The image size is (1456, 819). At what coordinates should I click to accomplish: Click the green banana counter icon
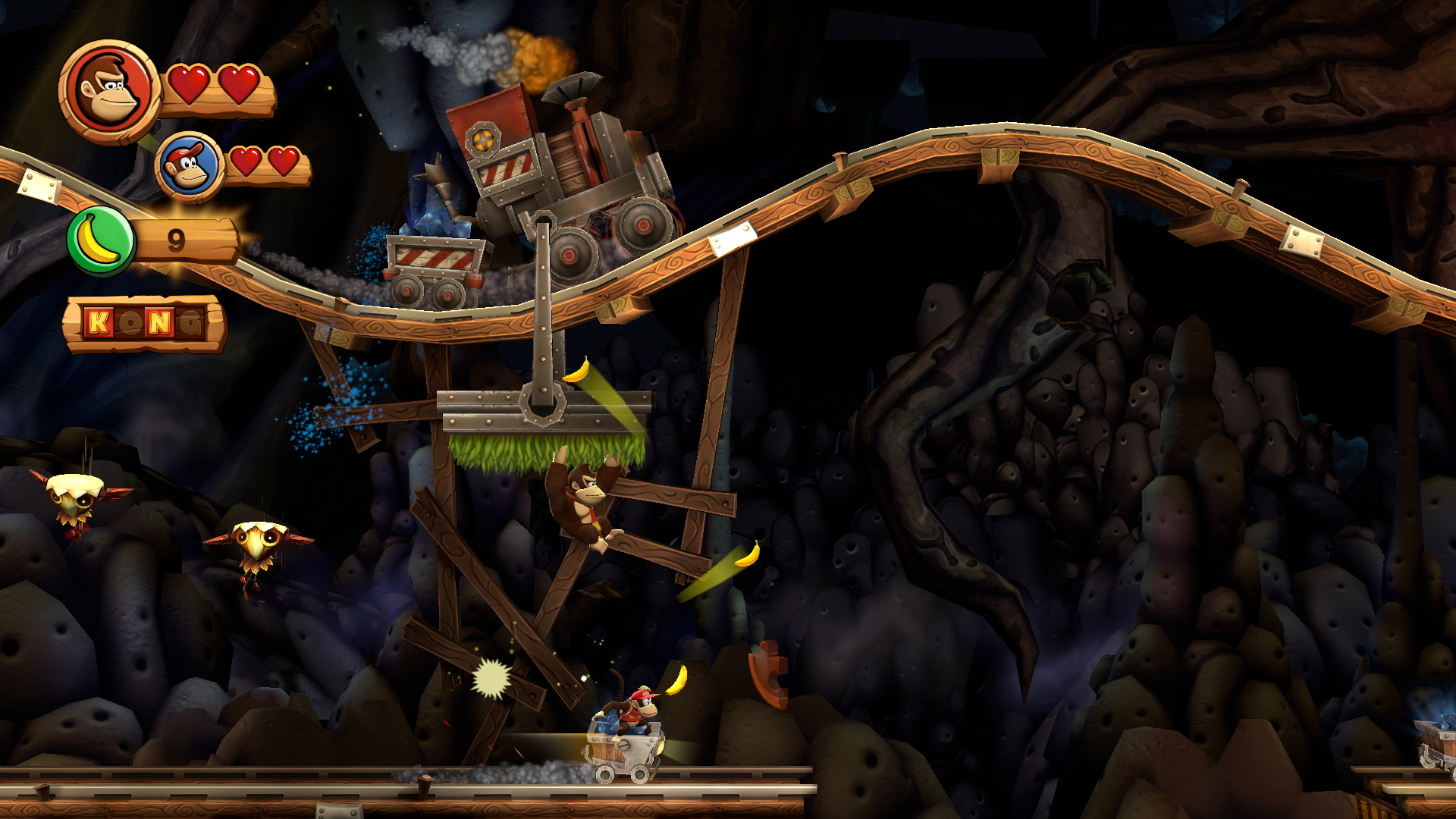click(x=100, y=241)
